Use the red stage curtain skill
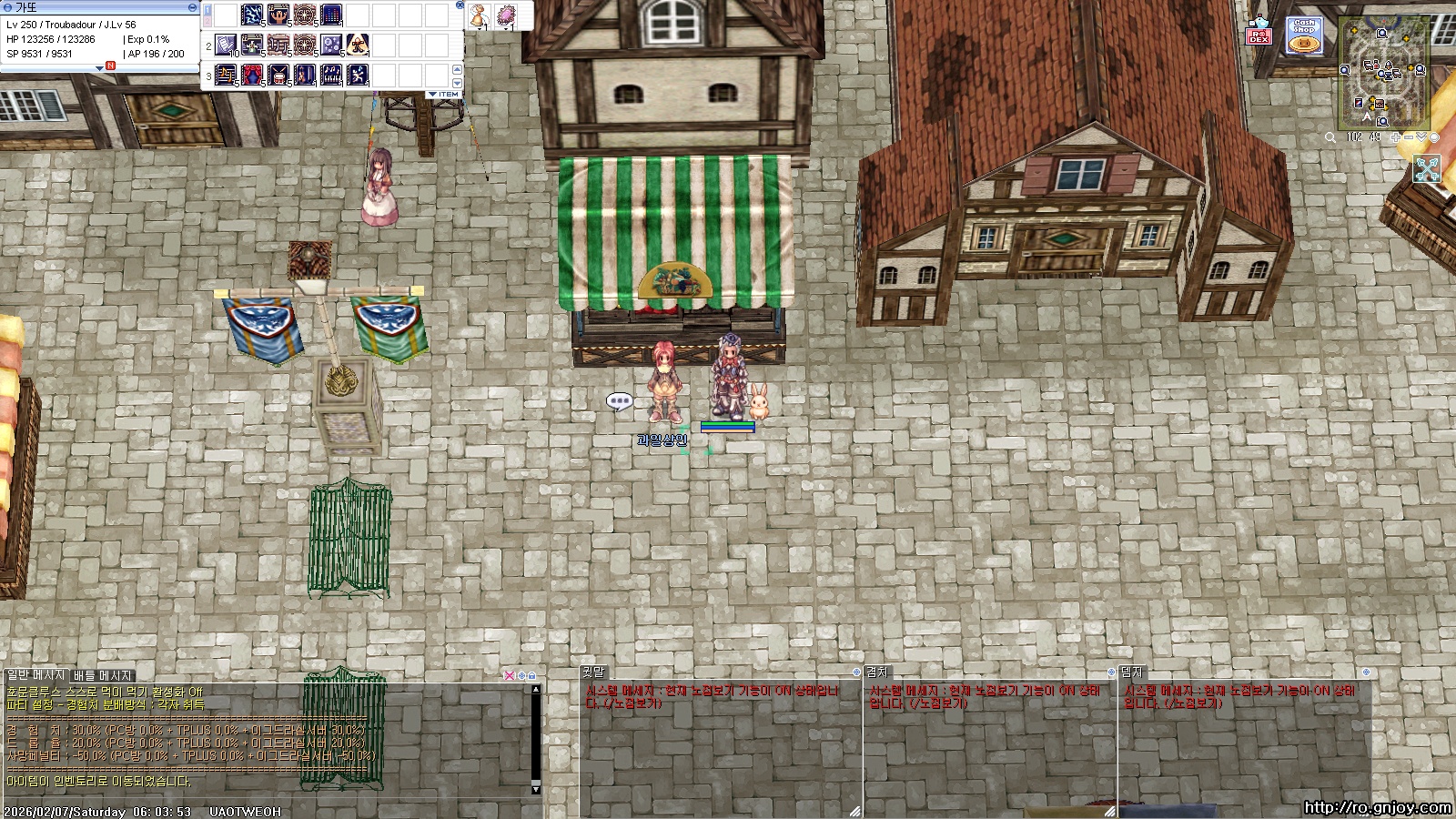 (x=252, y=75)
